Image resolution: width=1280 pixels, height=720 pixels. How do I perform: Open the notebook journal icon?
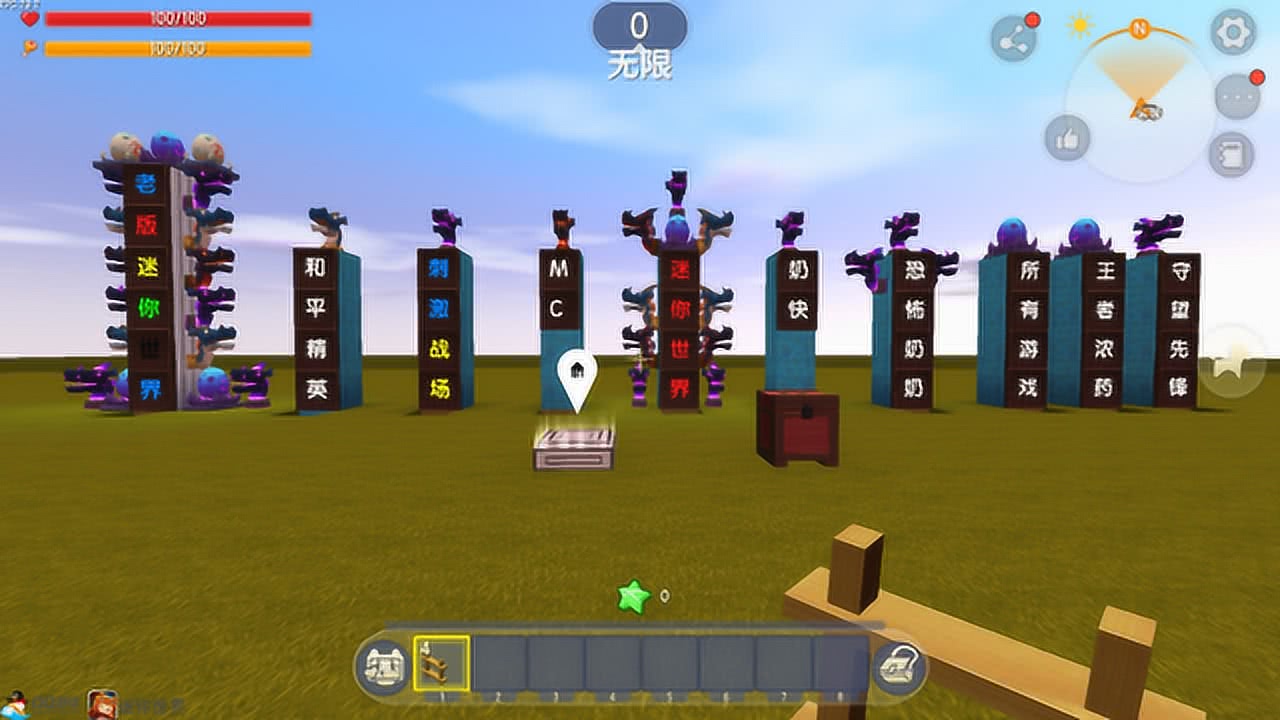[1231, 154]
